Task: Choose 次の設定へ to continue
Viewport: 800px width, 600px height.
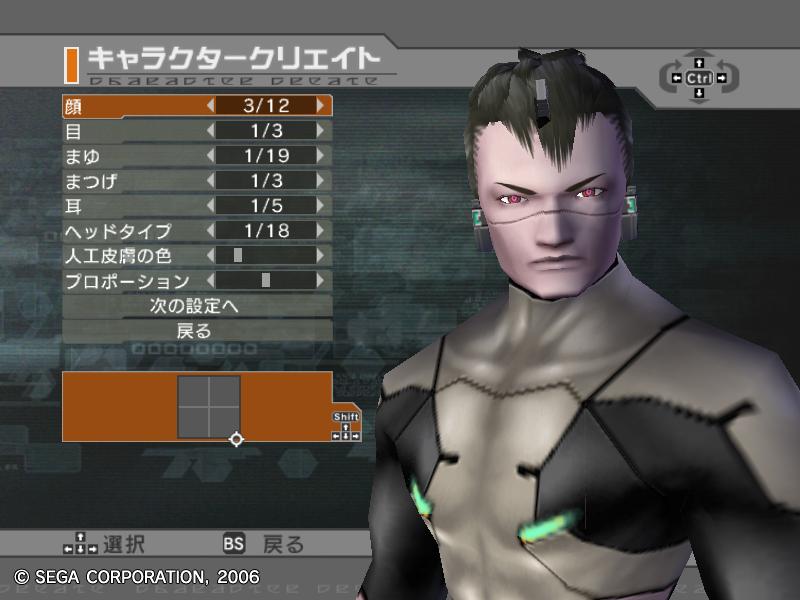Action: point(196,306)
